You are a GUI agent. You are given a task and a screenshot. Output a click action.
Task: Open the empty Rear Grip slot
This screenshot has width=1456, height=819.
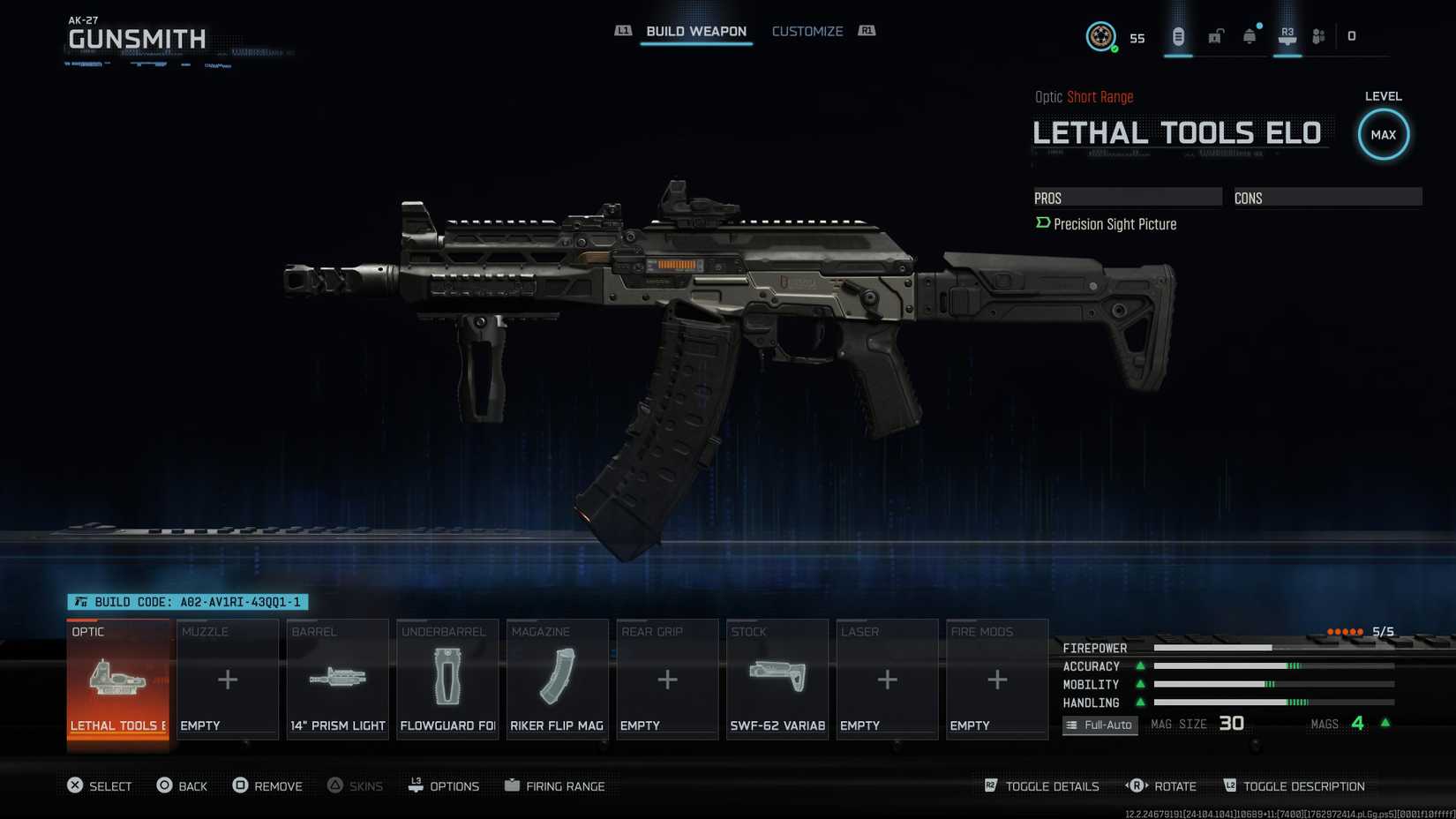tap(667, 680)
